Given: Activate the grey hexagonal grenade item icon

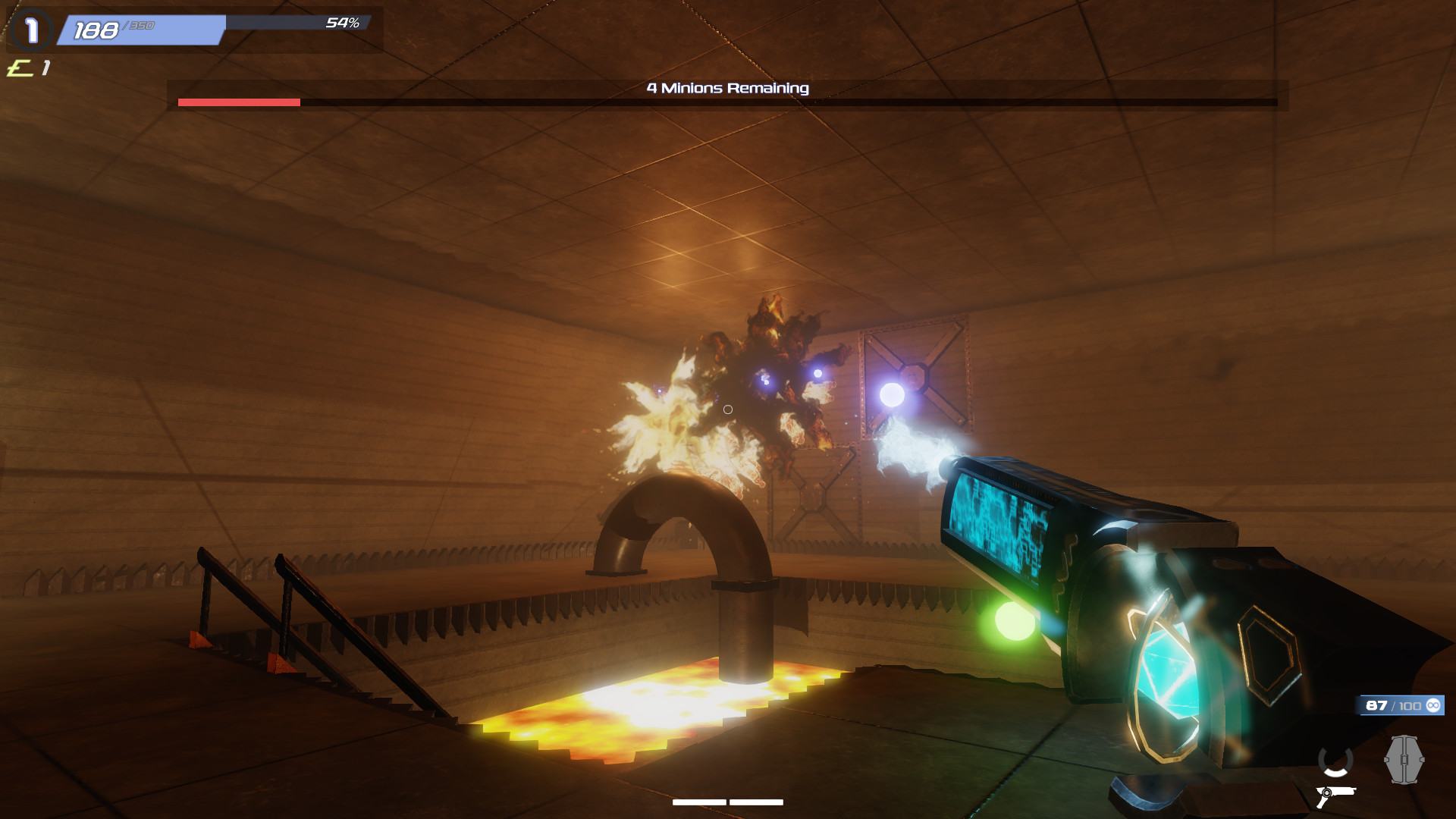Looking at the screenshot, I should (1404, 759).
